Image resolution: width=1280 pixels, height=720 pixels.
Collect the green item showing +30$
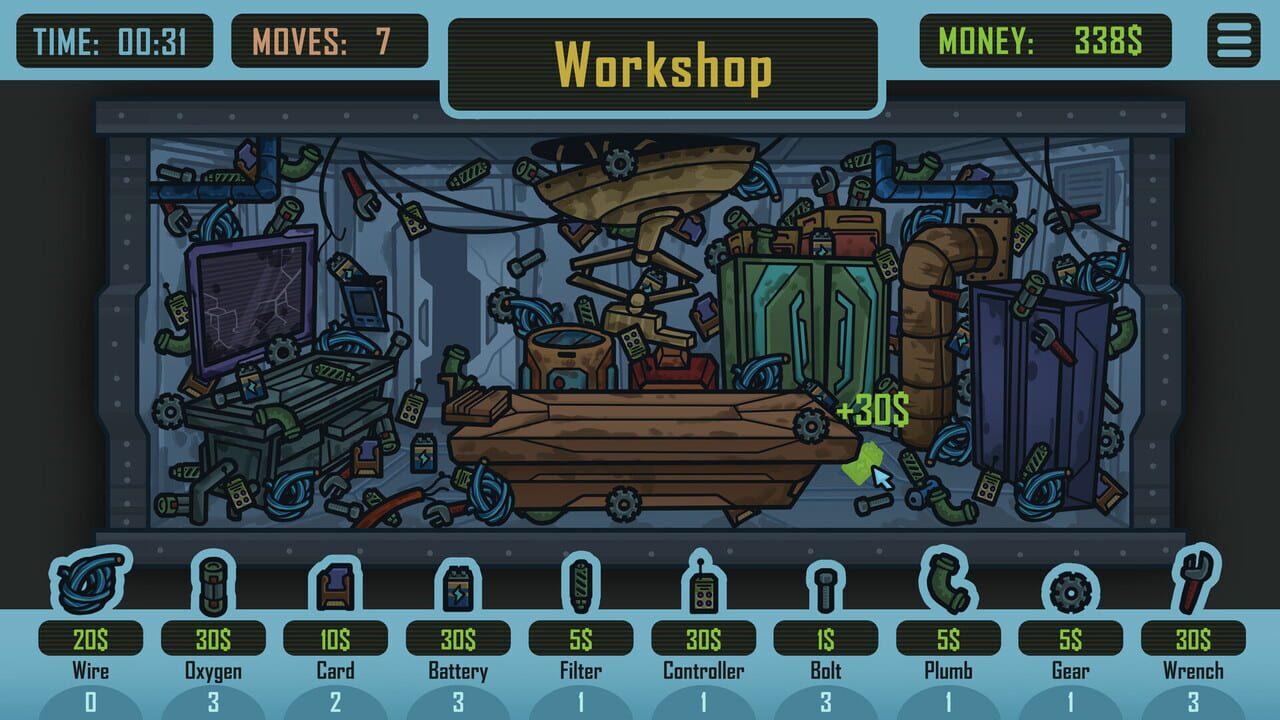(x=861, y=462)
